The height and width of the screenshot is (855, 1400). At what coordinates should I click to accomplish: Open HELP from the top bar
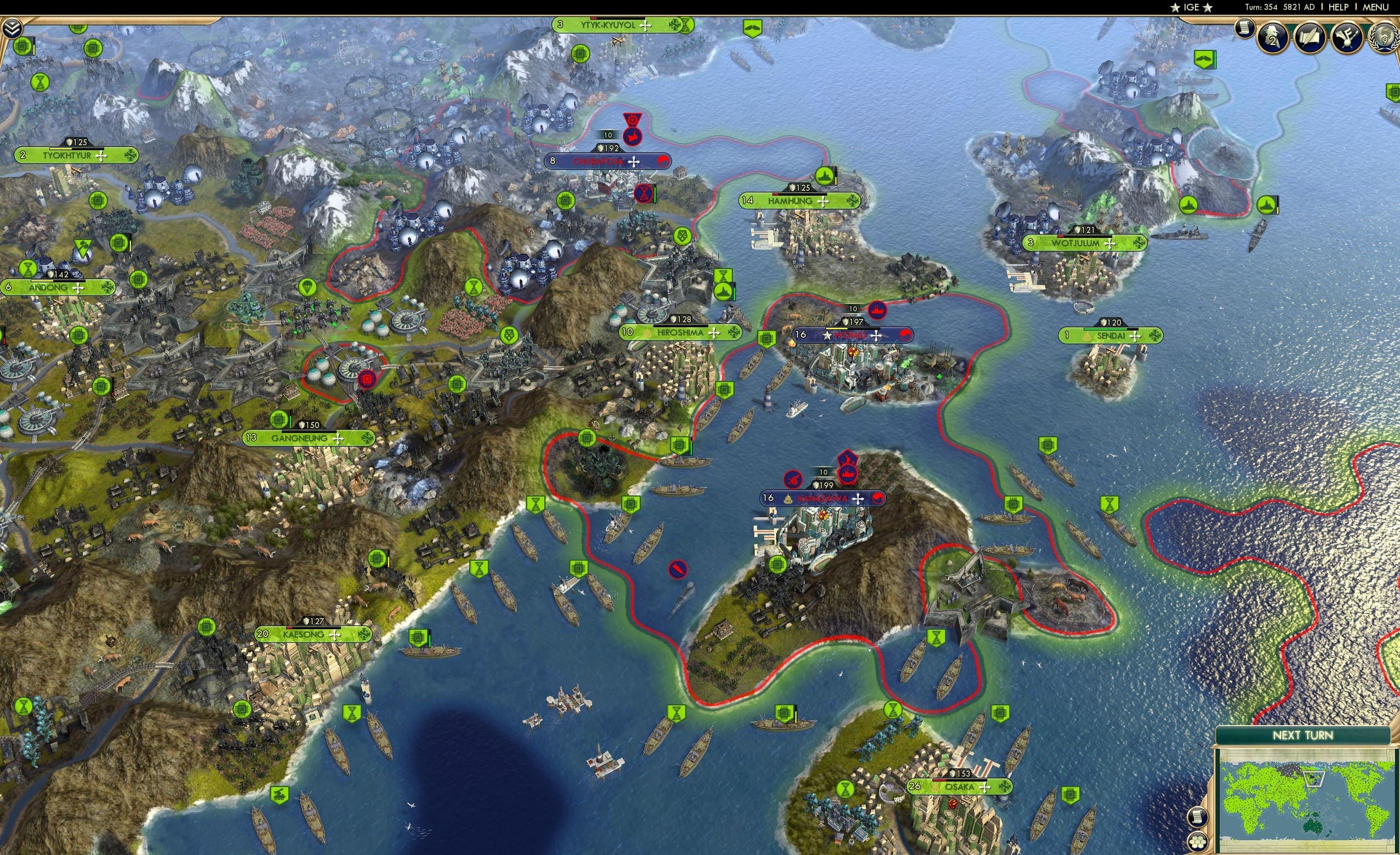point(1339,7)
